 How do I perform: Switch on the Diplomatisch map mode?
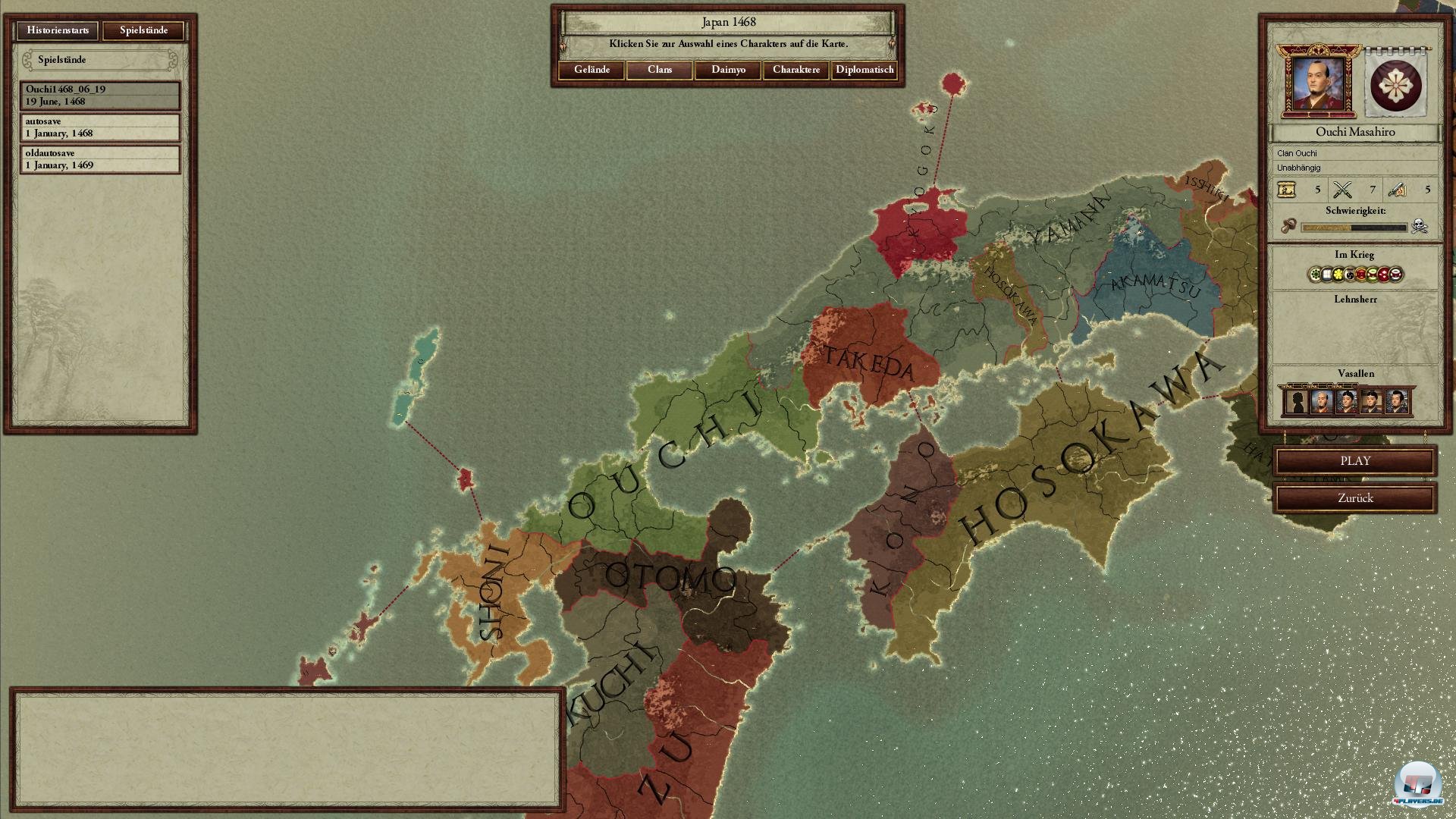864,70
